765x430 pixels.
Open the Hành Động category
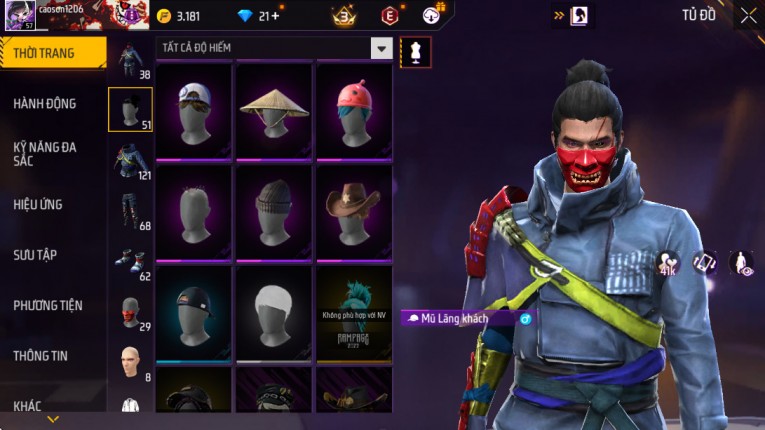pyautogui.click(x=45, y=103)
